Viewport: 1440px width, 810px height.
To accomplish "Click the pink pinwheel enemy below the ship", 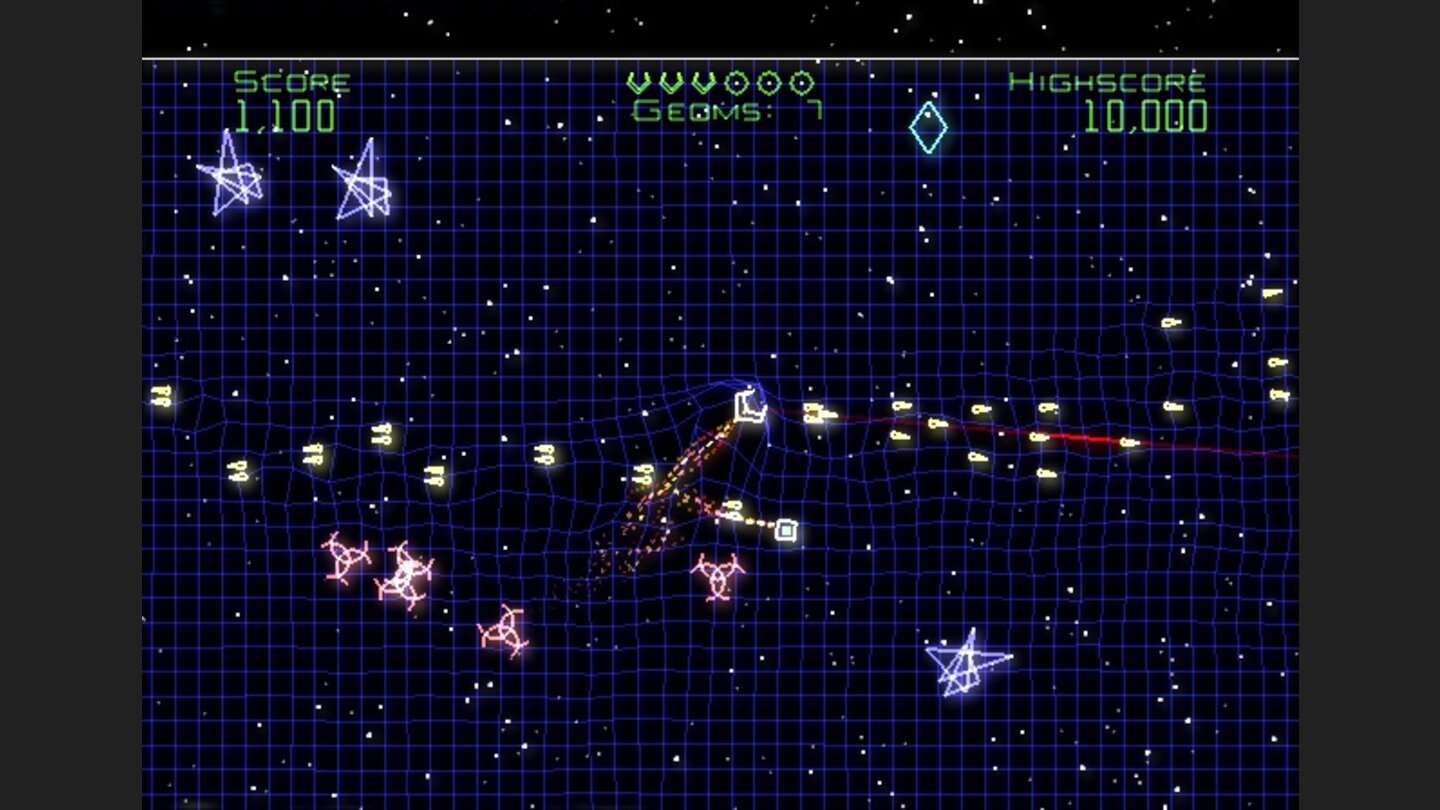I will (716, 578).
